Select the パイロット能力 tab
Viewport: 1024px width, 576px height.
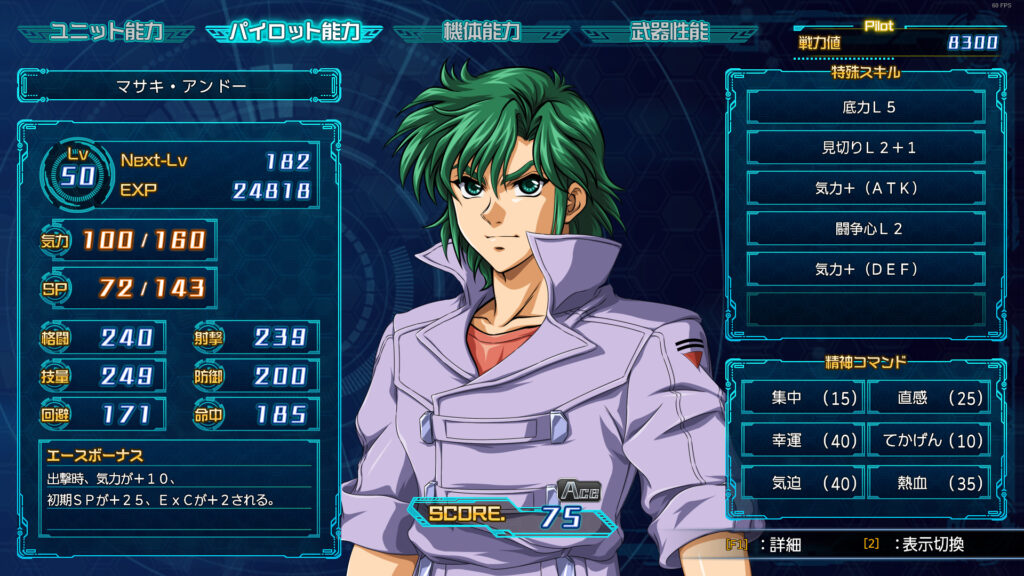coord(294,31)
